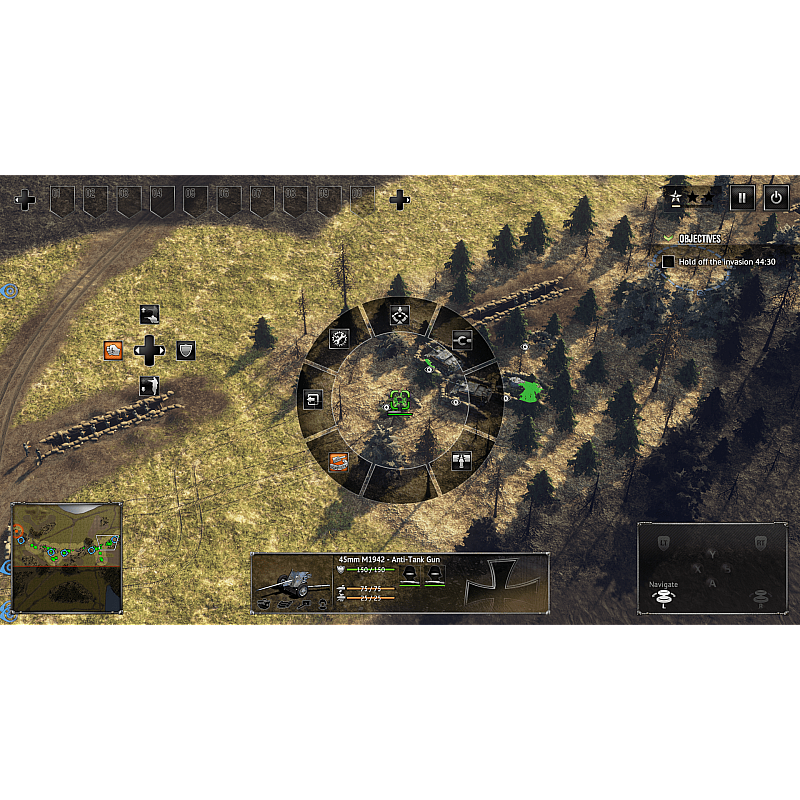800x800 pixels.
Task: Choose the exit-arrow command in radial menu
Action: point(313,400)
